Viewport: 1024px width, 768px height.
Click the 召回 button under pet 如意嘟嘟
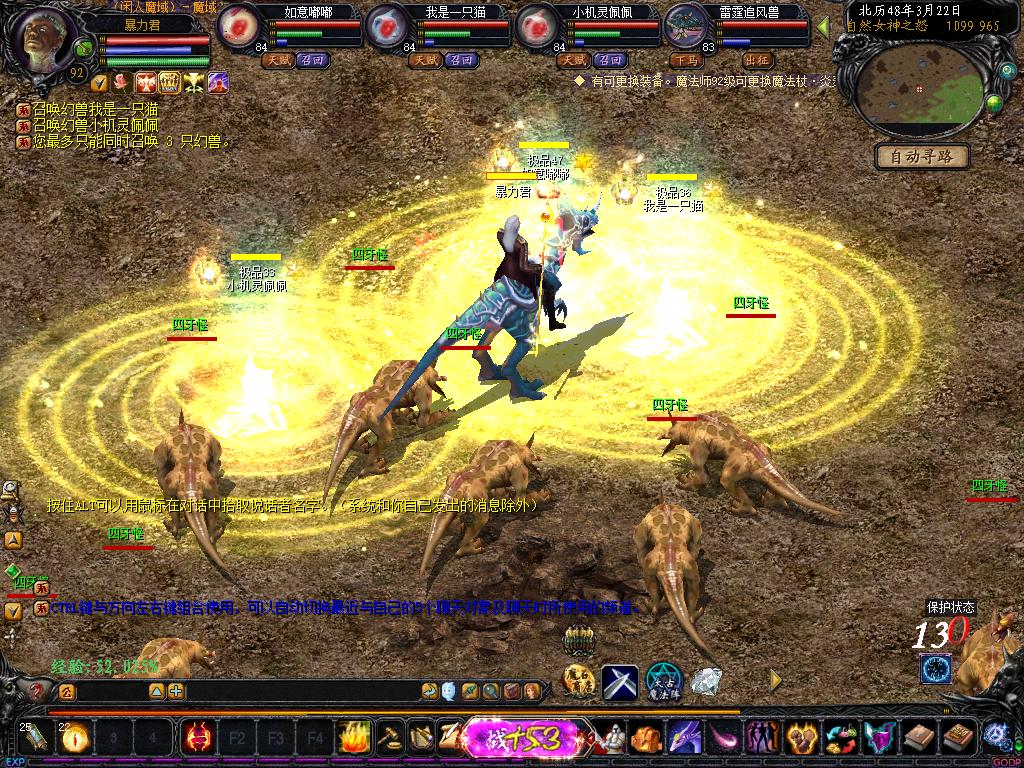point(310,60)
